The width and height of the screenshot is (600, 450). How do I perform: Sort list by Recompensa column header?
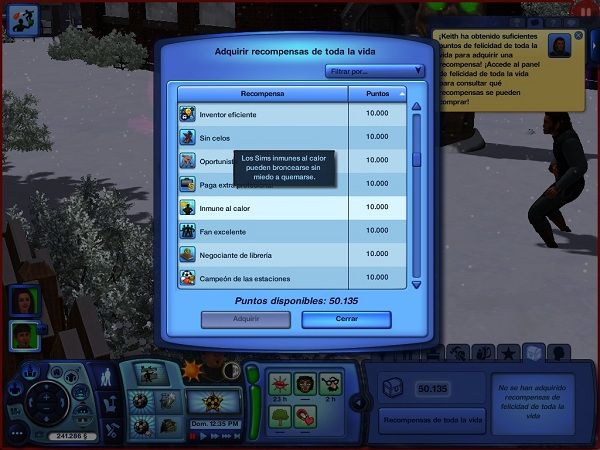click(262, 93)
